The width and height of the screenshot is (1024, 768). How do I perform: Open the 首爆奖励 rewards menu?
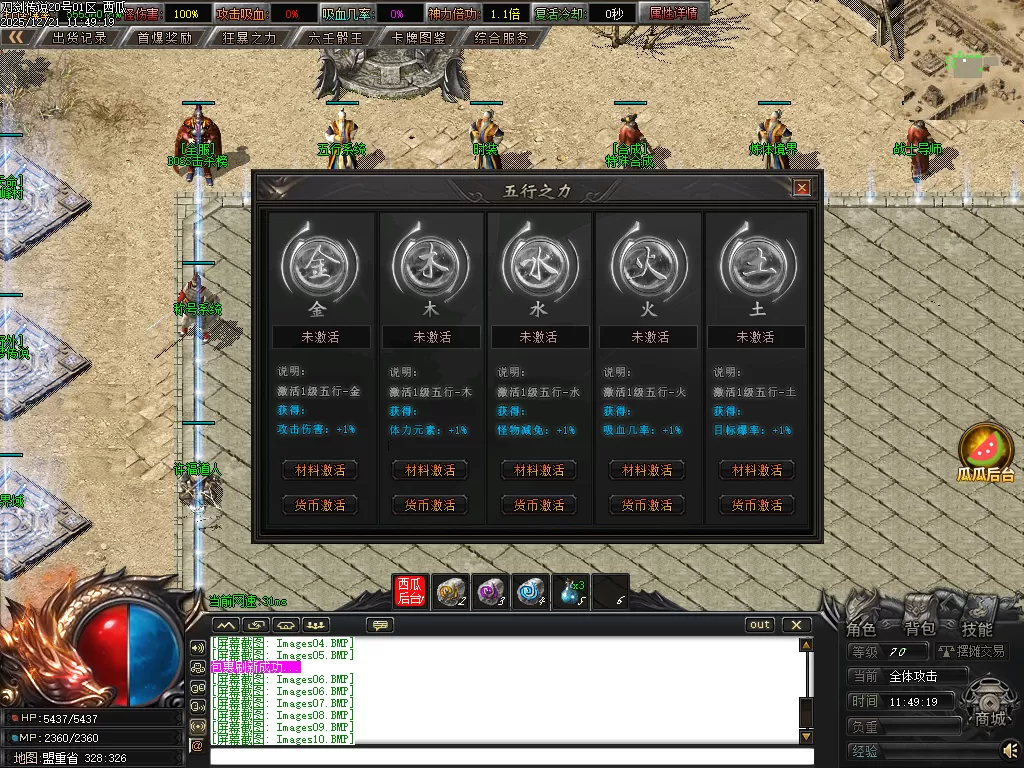pos(164,38)
